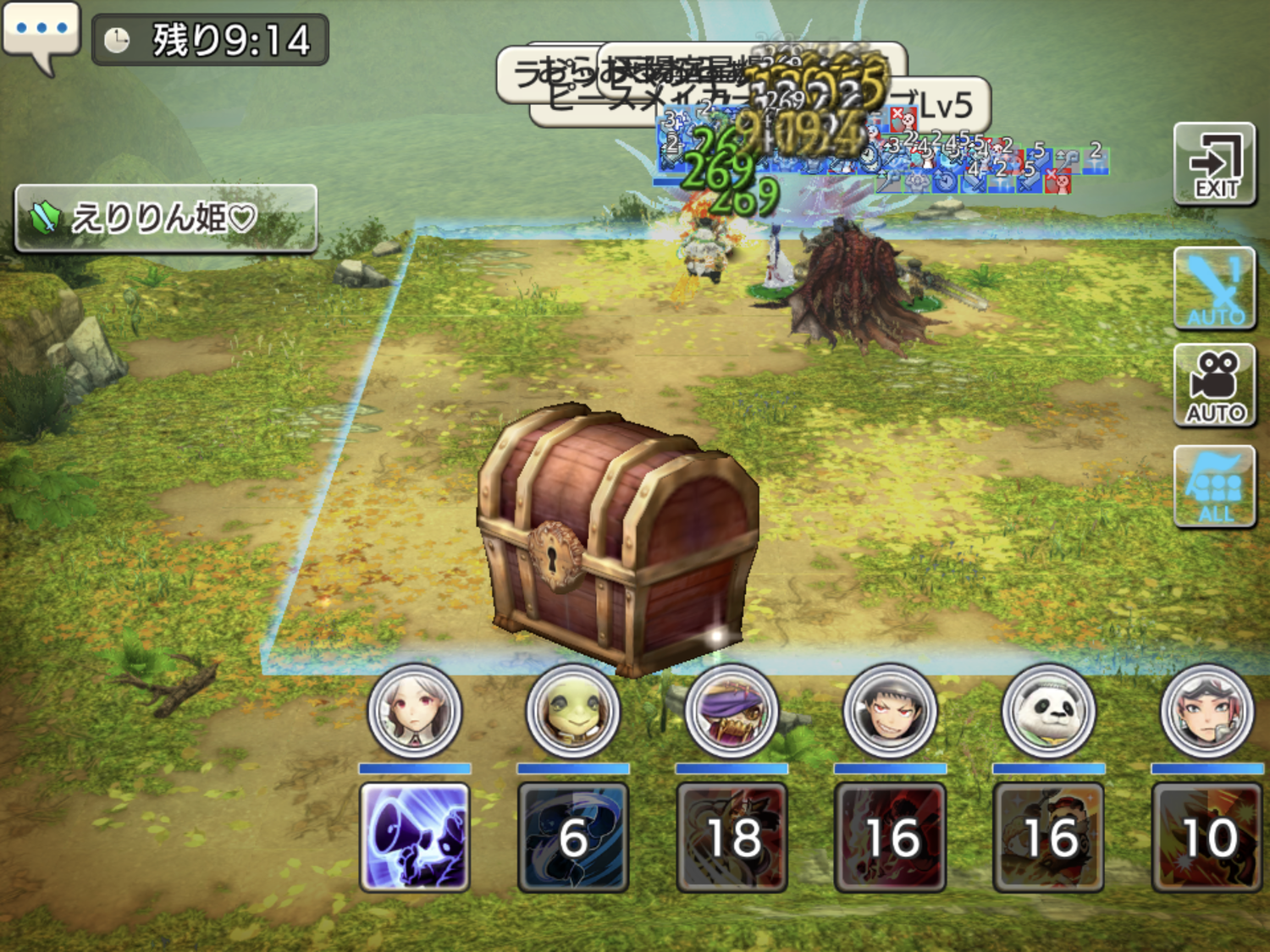The image size is (1270, 952).
Task: Open the chat speech bubble
Action: [41, 32]
